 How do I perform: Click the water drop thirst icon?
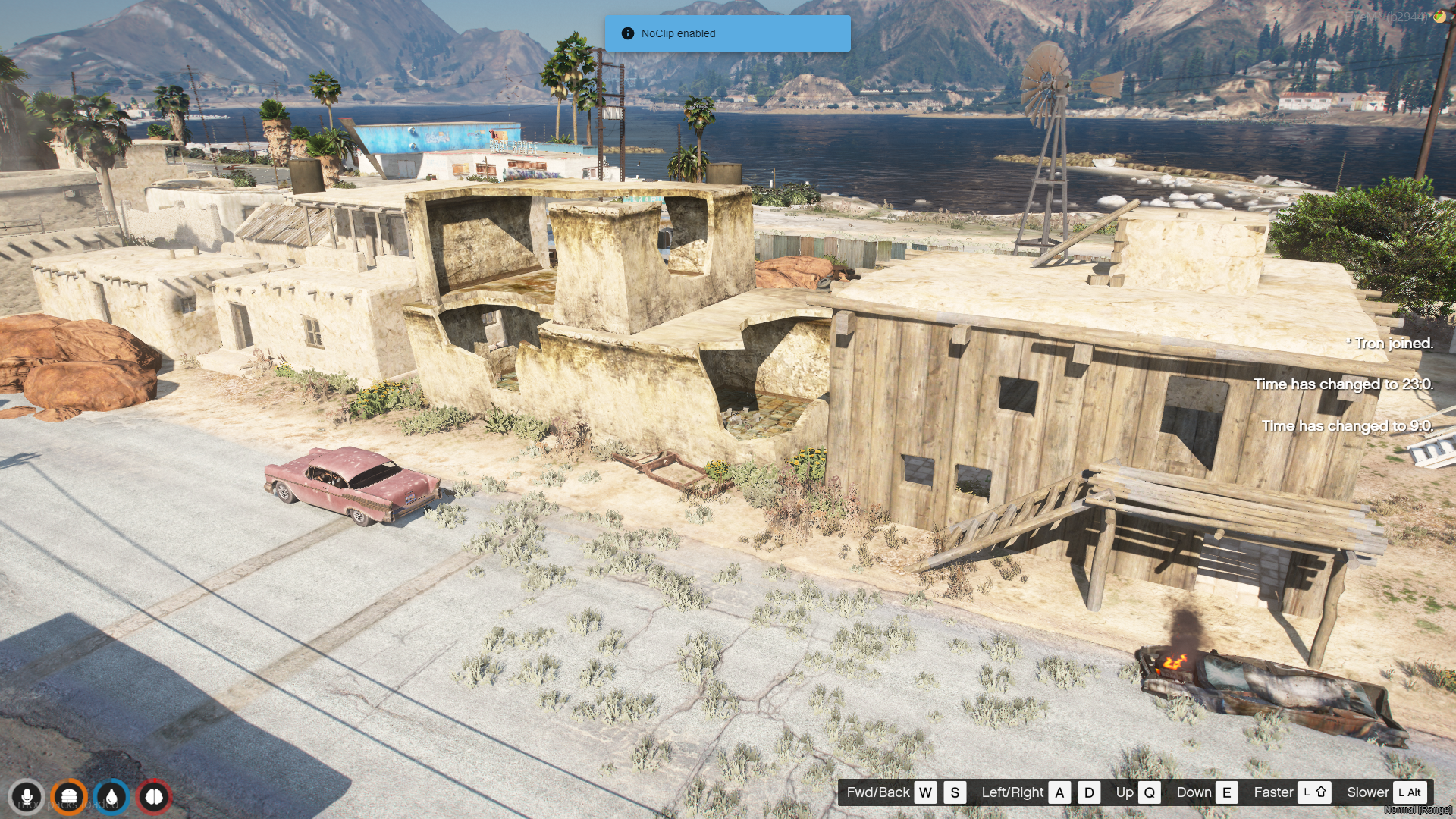click(111, 797)
